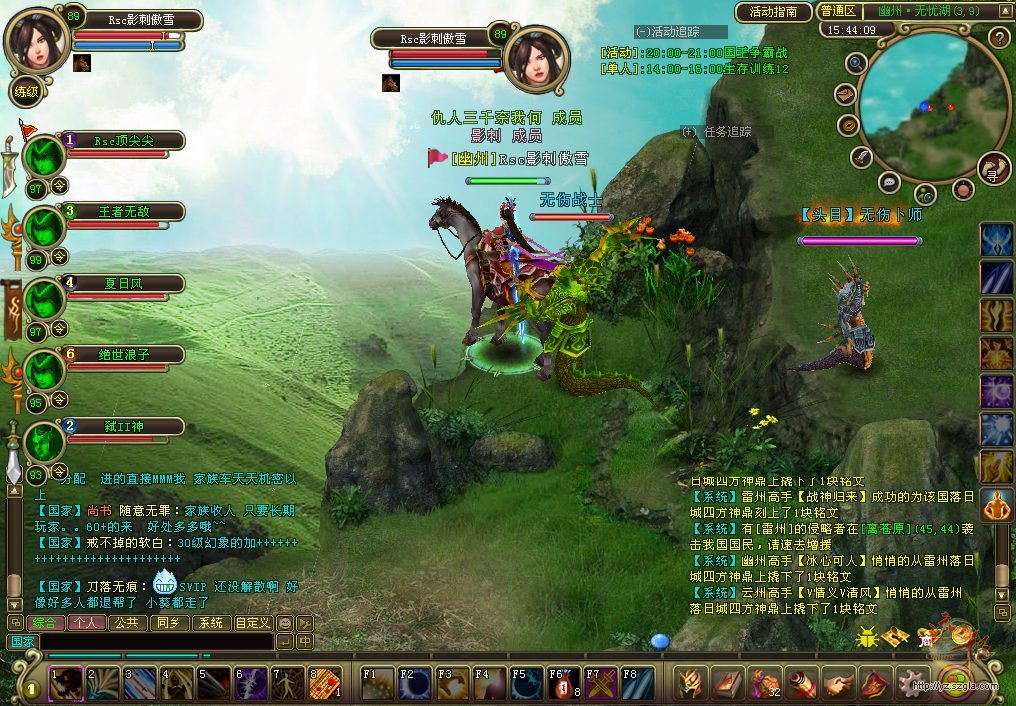Switch chat to the 公共 tab
The width and height of the screenshot is (1016, 706).
[x=126, y=622]
